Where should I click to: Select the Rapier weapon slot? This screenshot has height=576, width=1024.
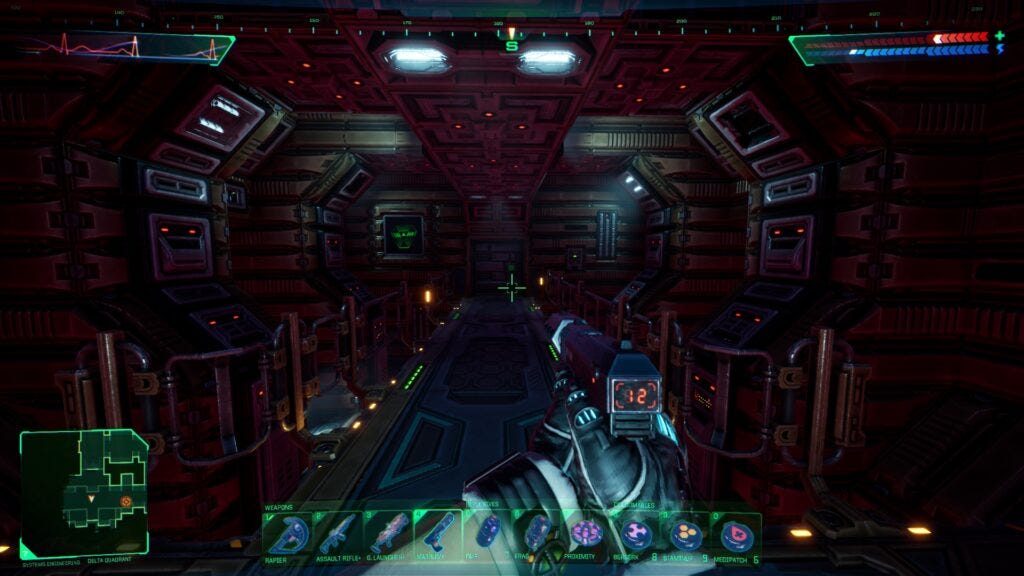pos(283,533)
